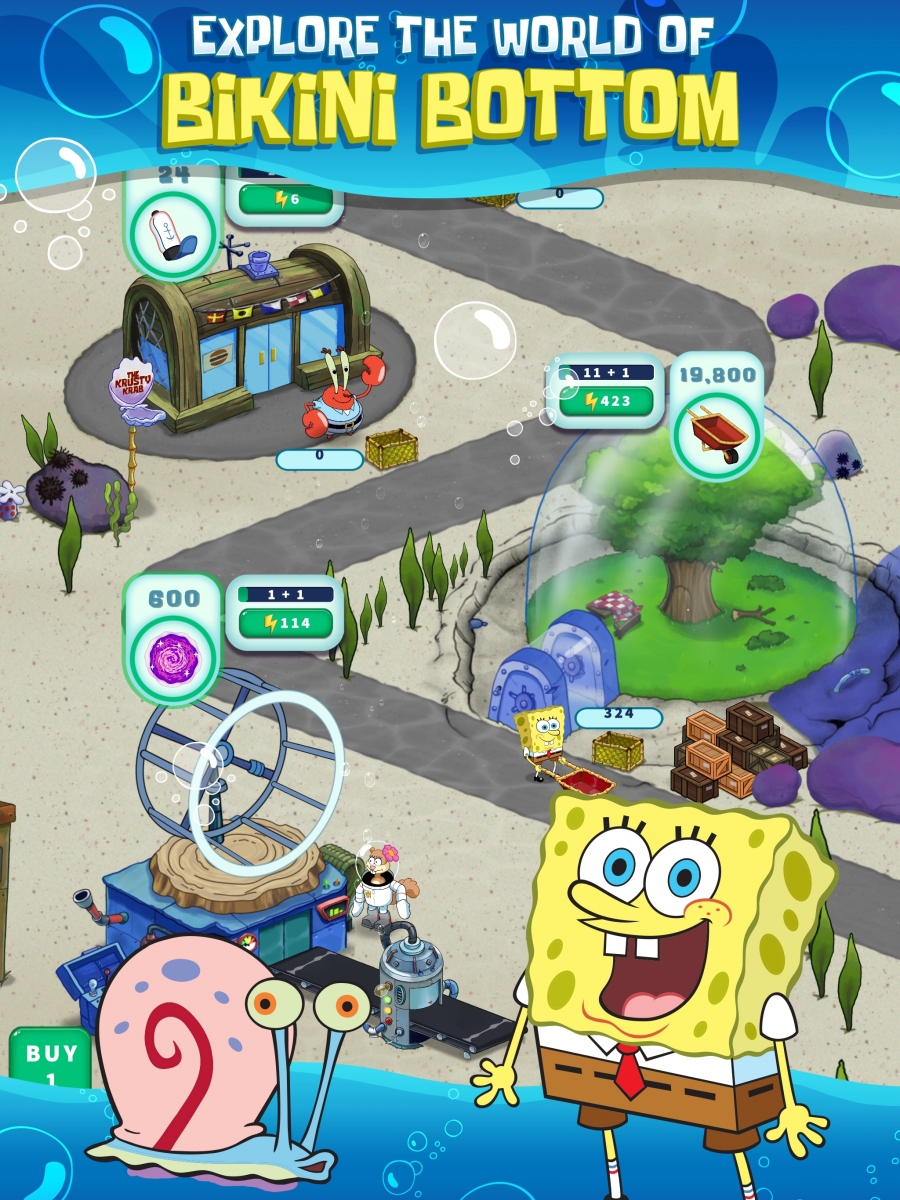The height and width of the screenshot is (1200, 900).
Task: Tap the chef hat upgrade bubble costing 24
Action: (172, 233)
